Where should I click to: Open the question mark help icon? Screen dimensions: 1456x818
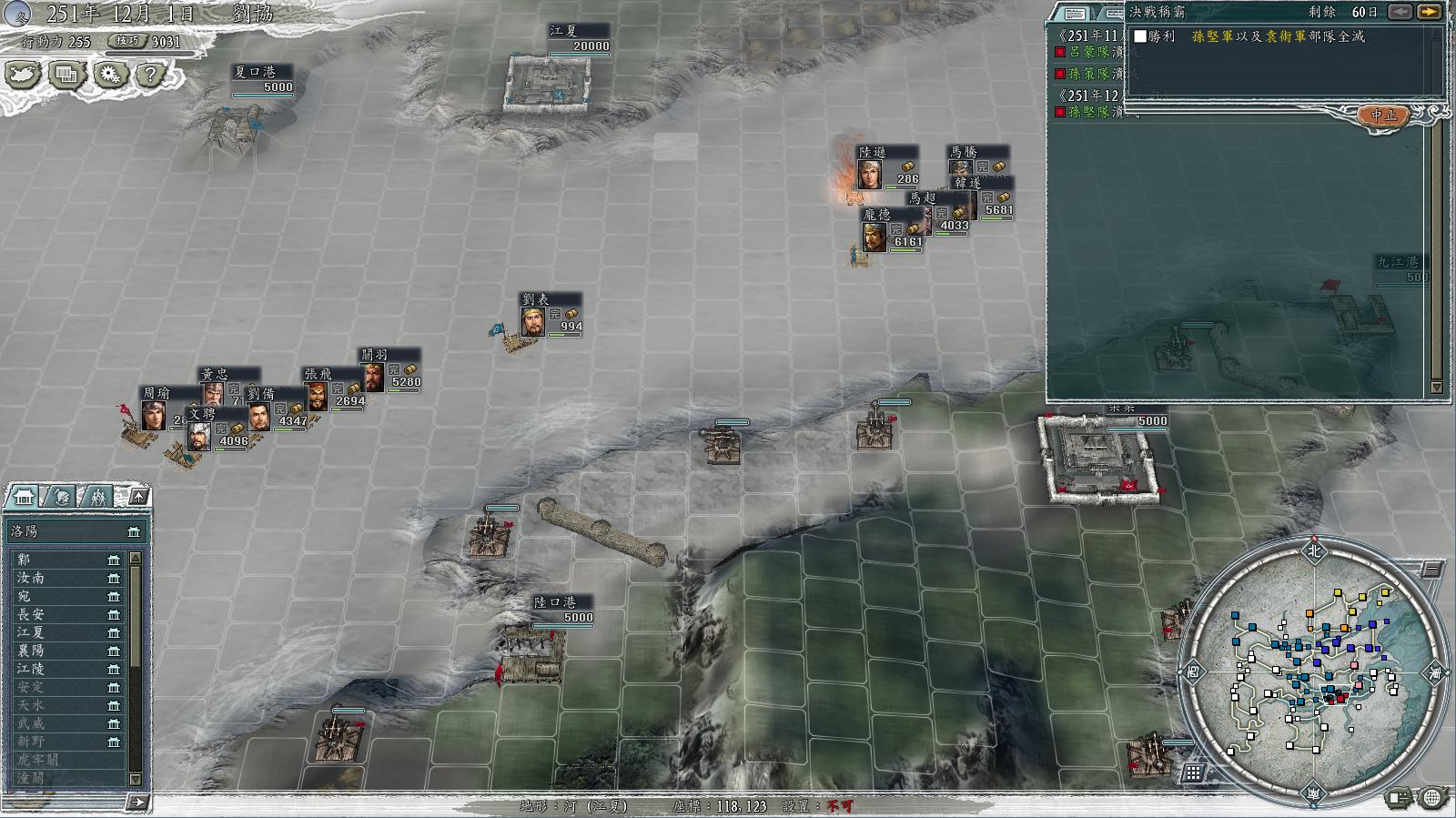tap(151, 75)
